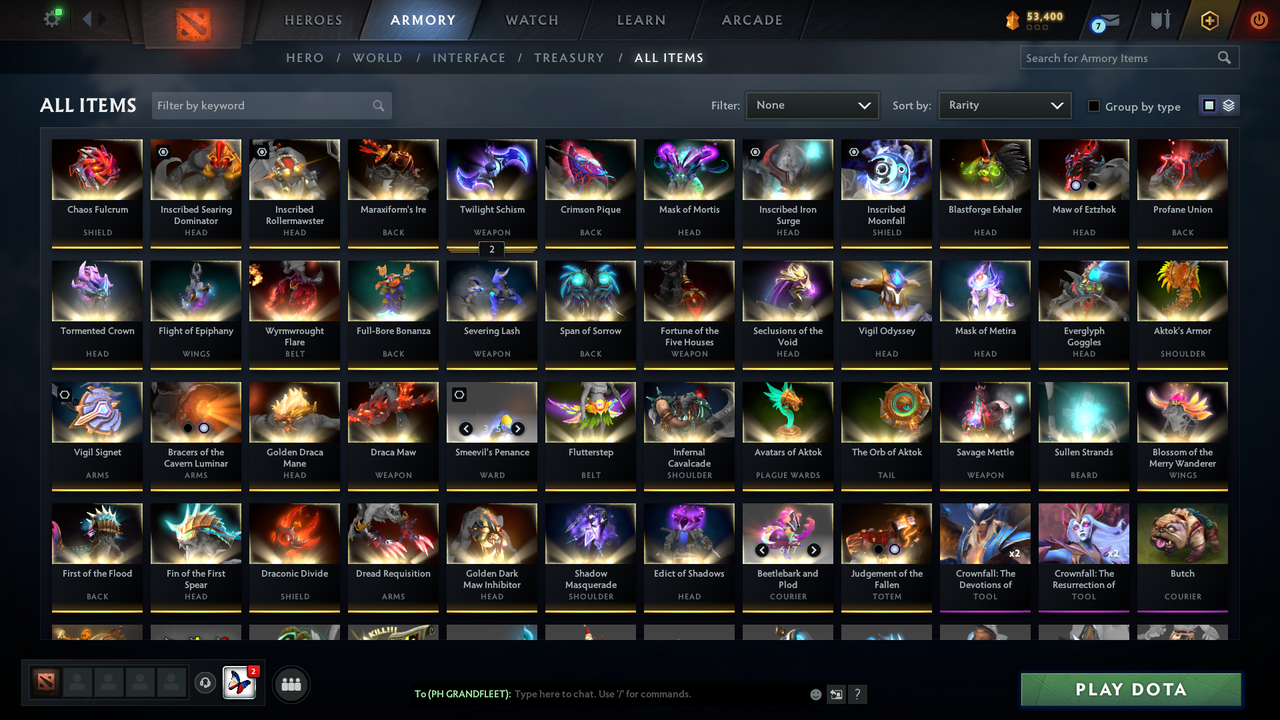Open Dota Plus via the gold plus icon
Screen dimensions: 1280x720
tap(1209, 18)
